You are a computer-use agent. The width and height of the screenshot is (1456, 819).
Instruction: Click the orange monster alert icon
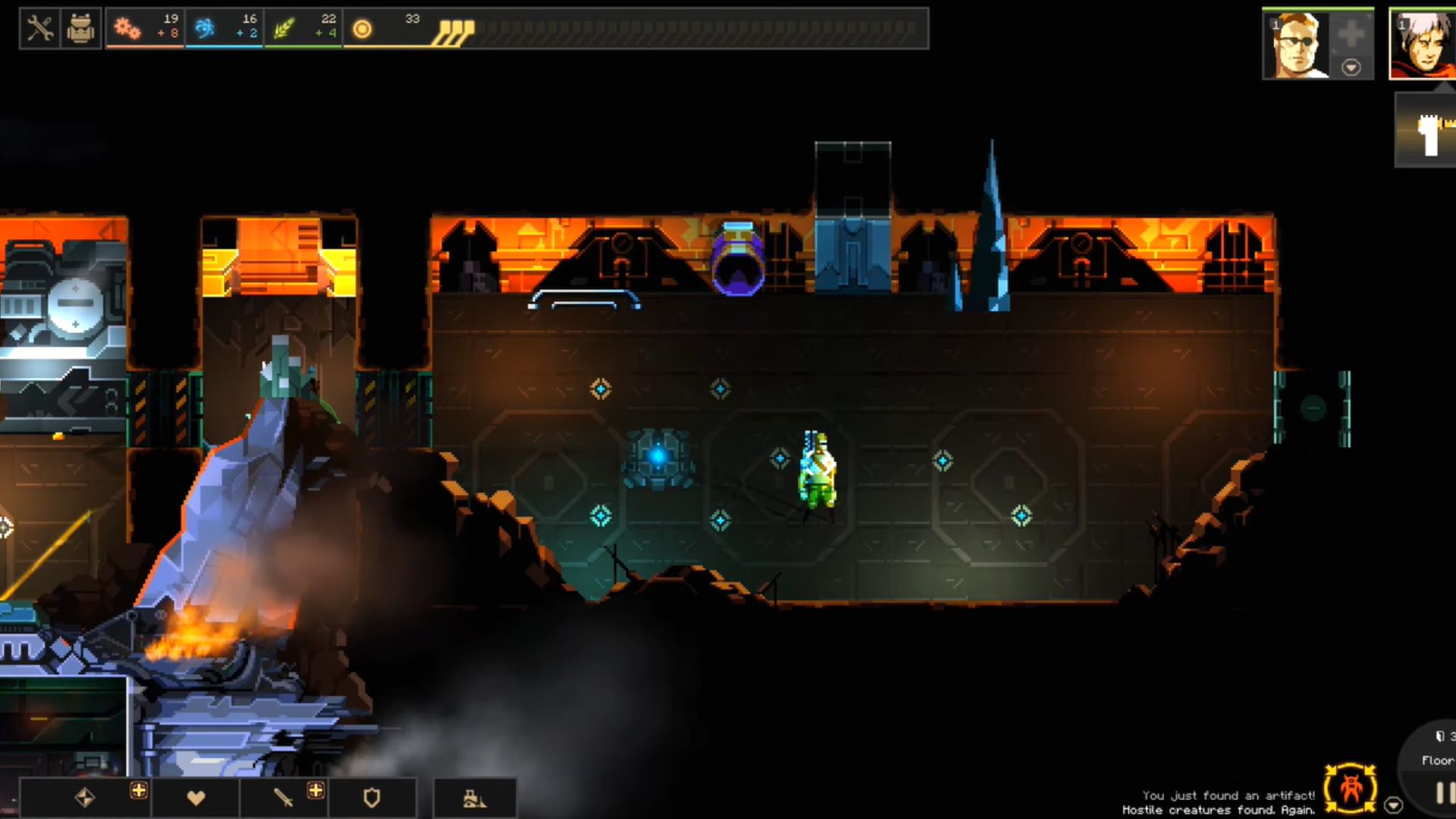(1351, 789)
